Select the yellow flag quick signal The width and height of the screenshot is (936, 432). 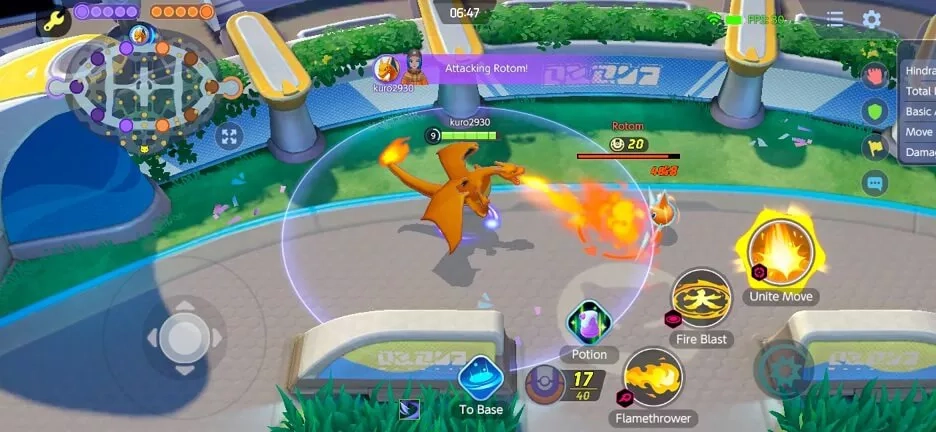[x=875, y=147]
